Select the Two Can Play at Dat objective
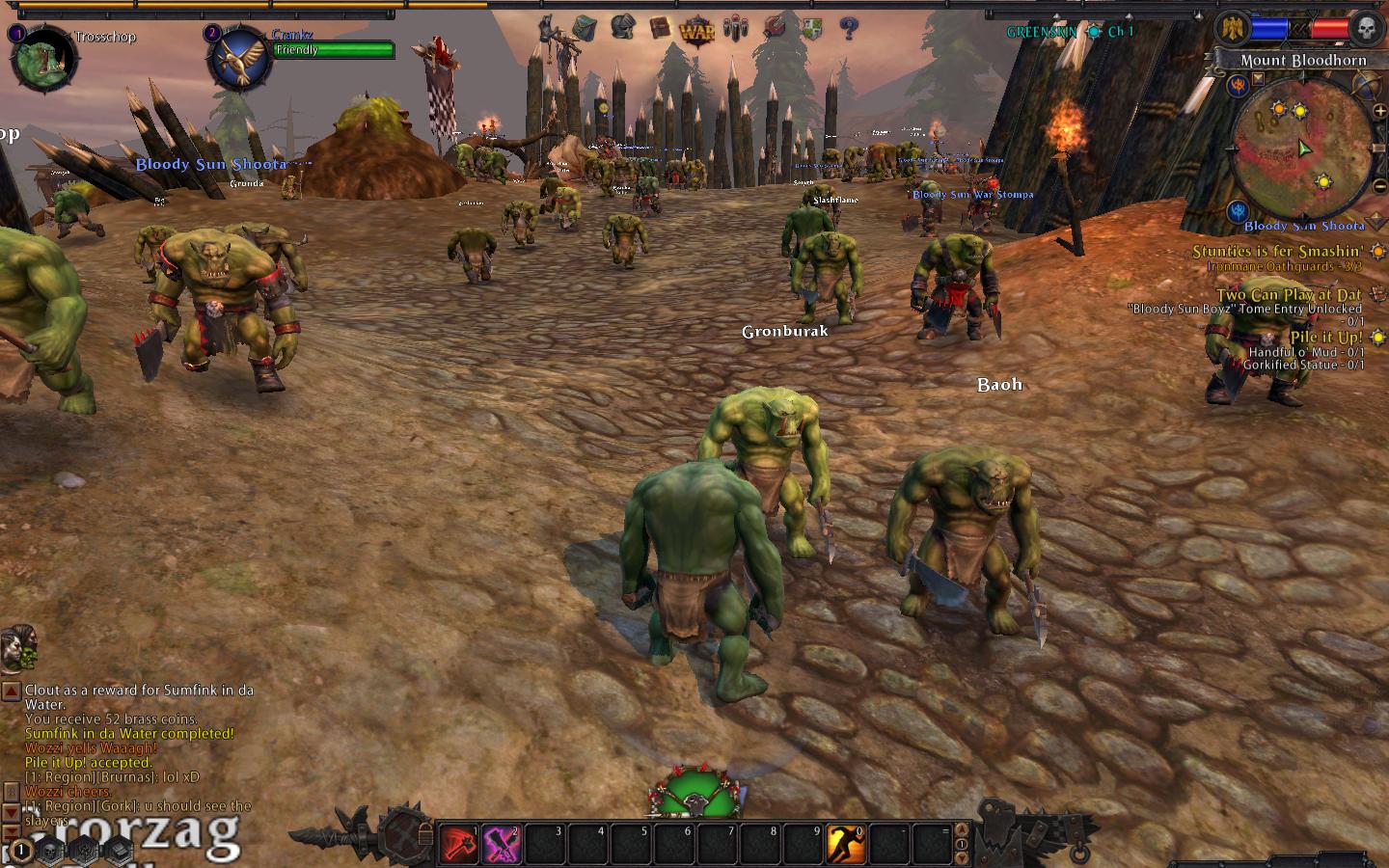The height and width of the screenshot is (868, 1389). click(x=1289, y=295)
